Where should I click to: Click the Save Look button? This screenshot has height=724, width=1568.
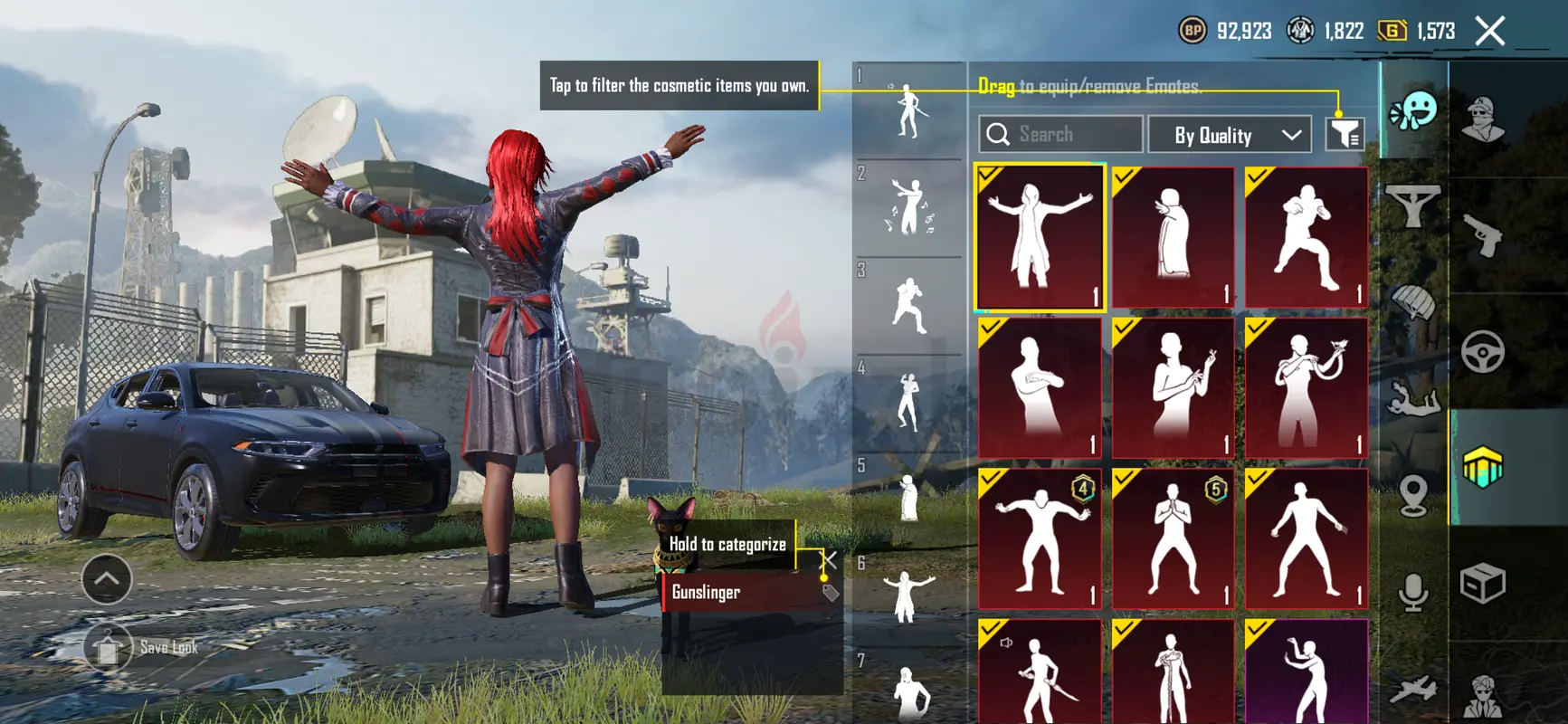click(142, 647)
